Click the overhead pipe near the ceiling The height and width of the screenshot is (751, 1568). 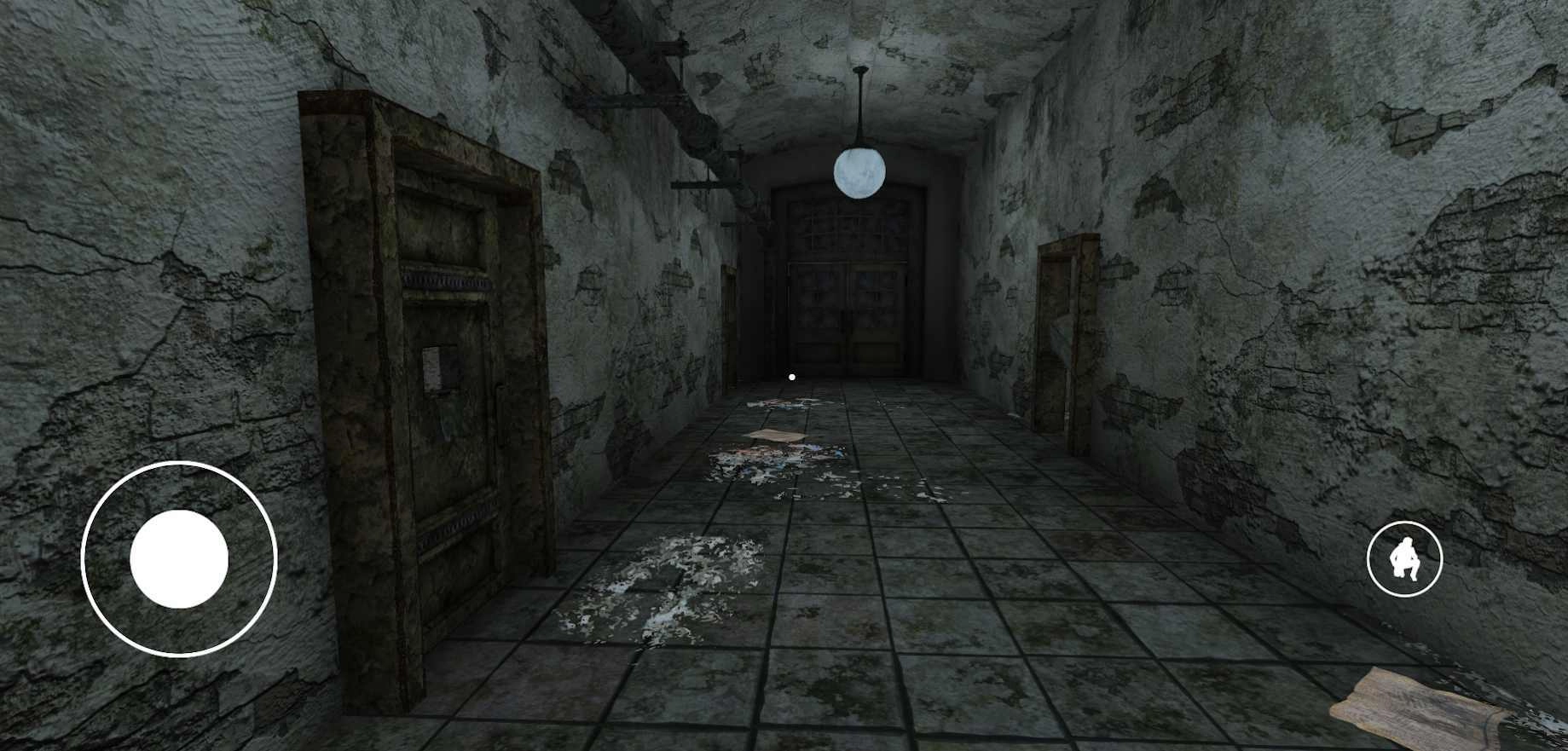coord(674,51)
